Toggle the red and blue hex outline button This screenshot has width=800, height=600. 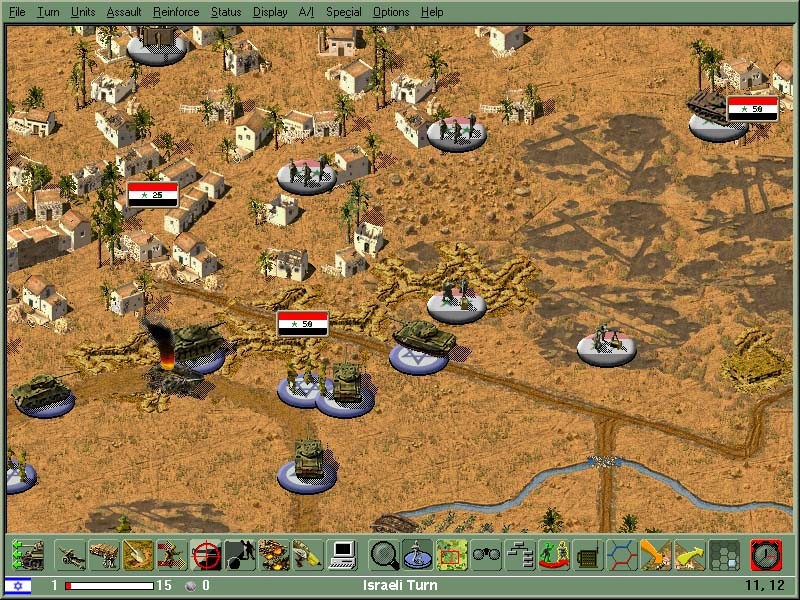click(622, 554)
